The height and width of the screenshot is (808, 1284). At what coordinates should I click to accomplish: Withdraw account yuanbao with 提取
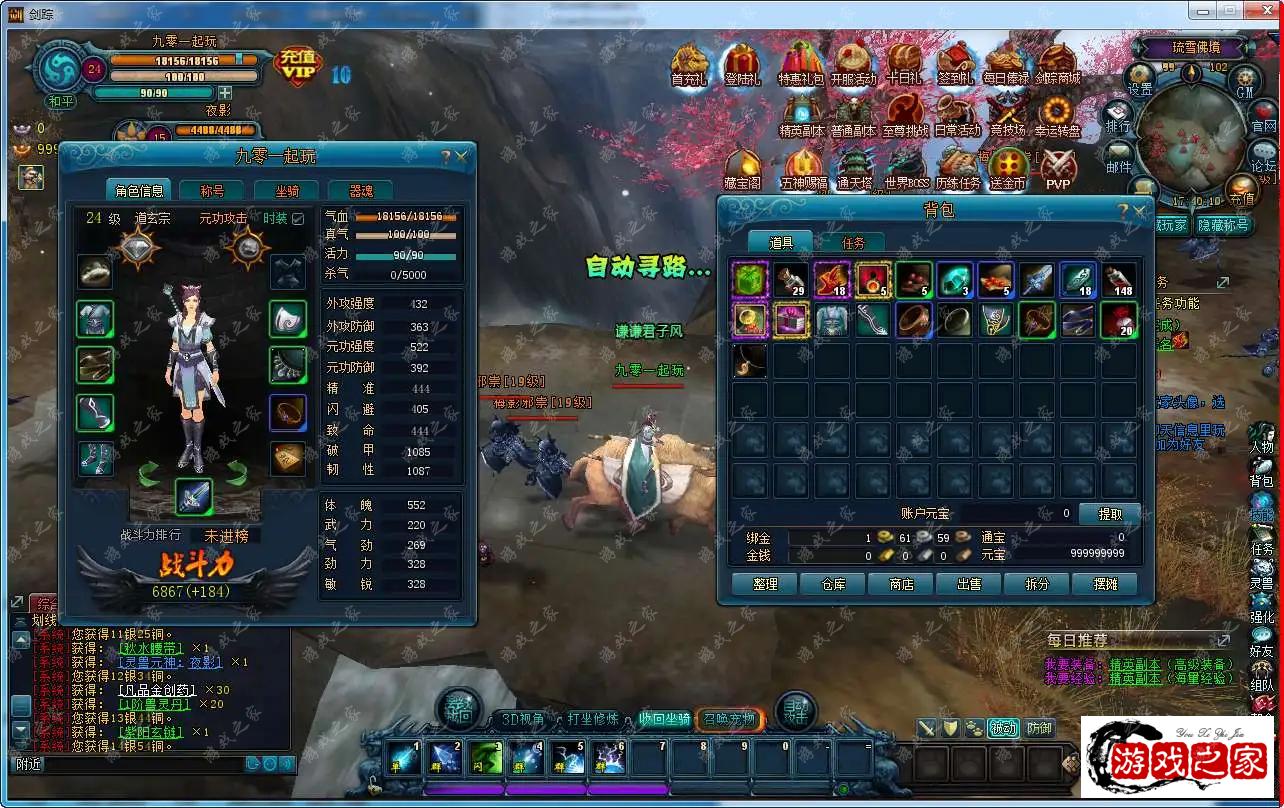pos(1109,514)
